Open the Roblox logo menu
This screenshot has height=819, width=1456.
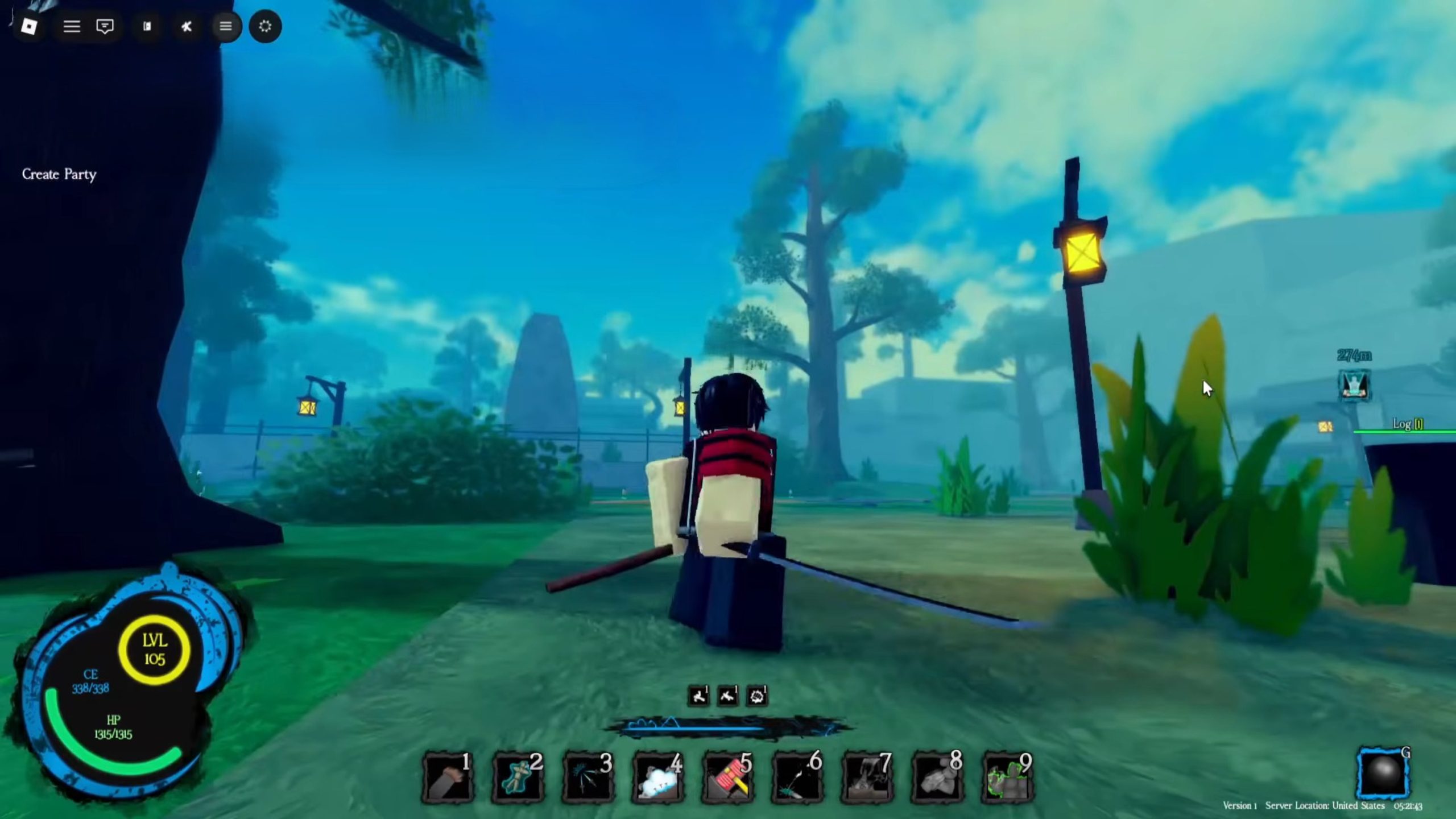29,27
